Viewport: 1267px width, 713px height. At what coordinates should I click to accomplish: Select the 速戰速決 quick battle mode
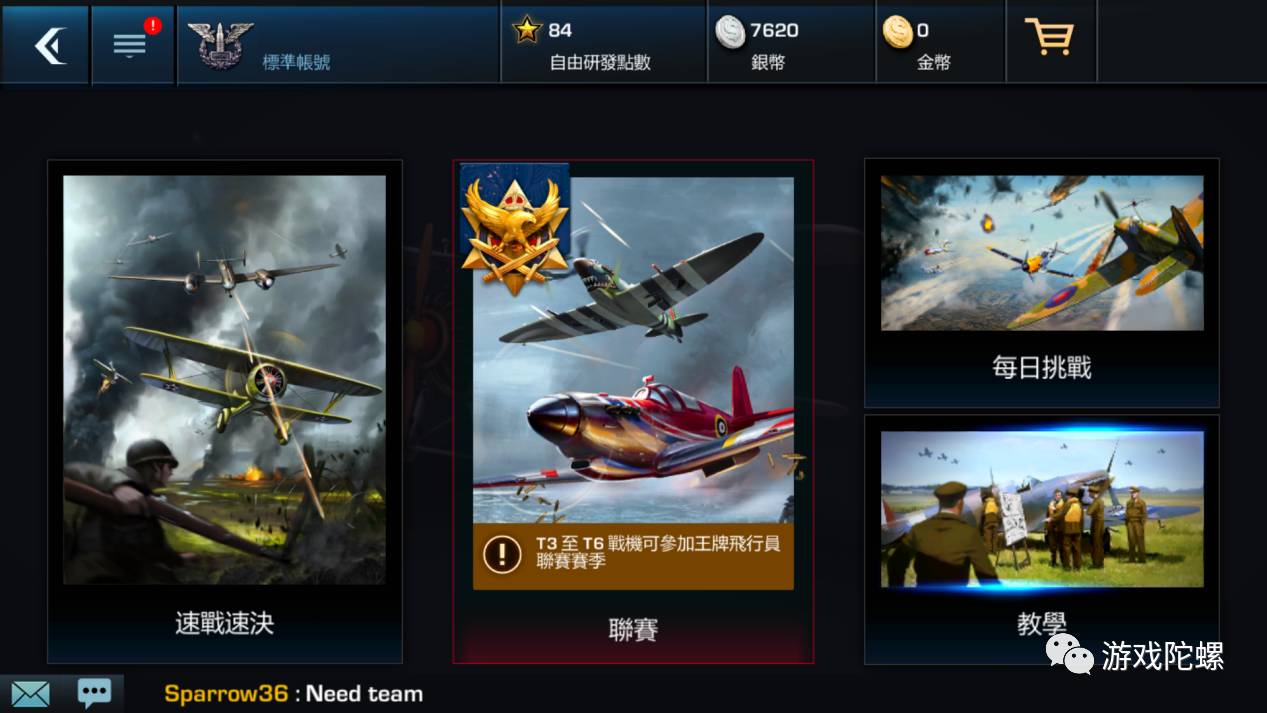224,410
